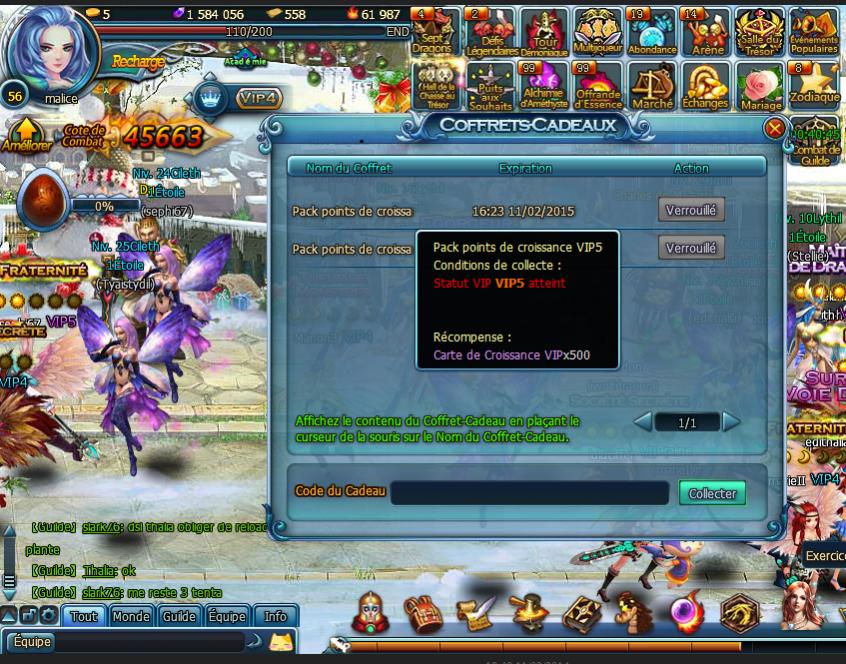
Task: Switch chat to the Monde tab
Action: pyautogui.click(x=130, y=616)
